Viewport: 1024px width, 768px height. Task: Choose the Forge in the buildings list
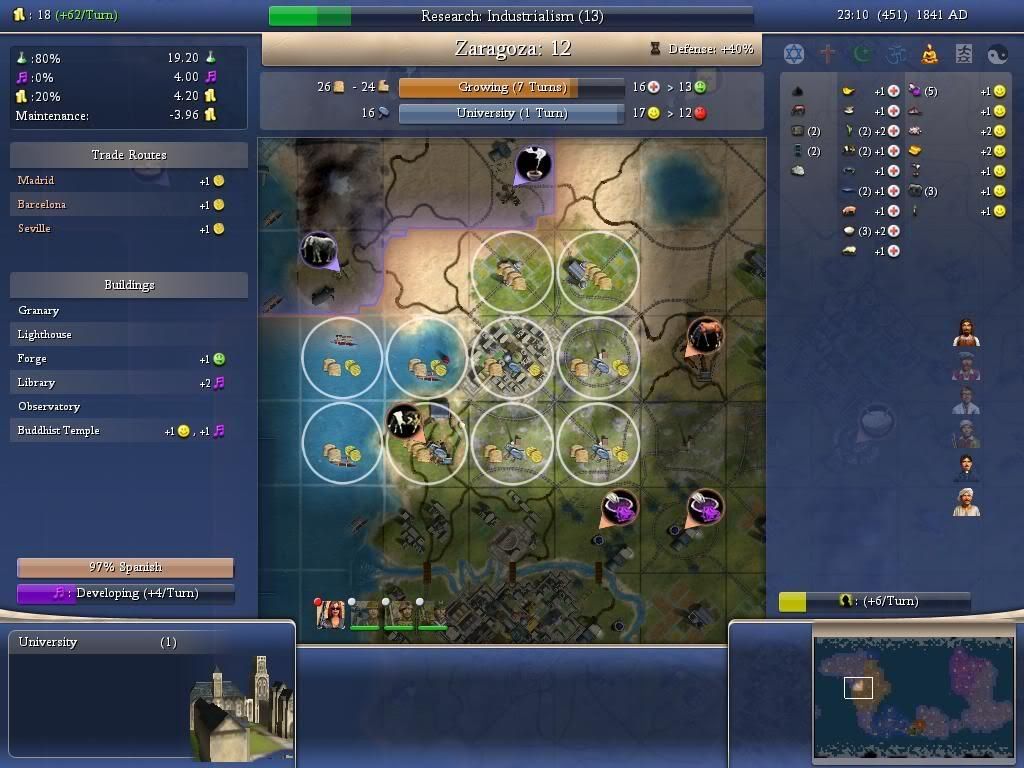[x=32, y=358]
